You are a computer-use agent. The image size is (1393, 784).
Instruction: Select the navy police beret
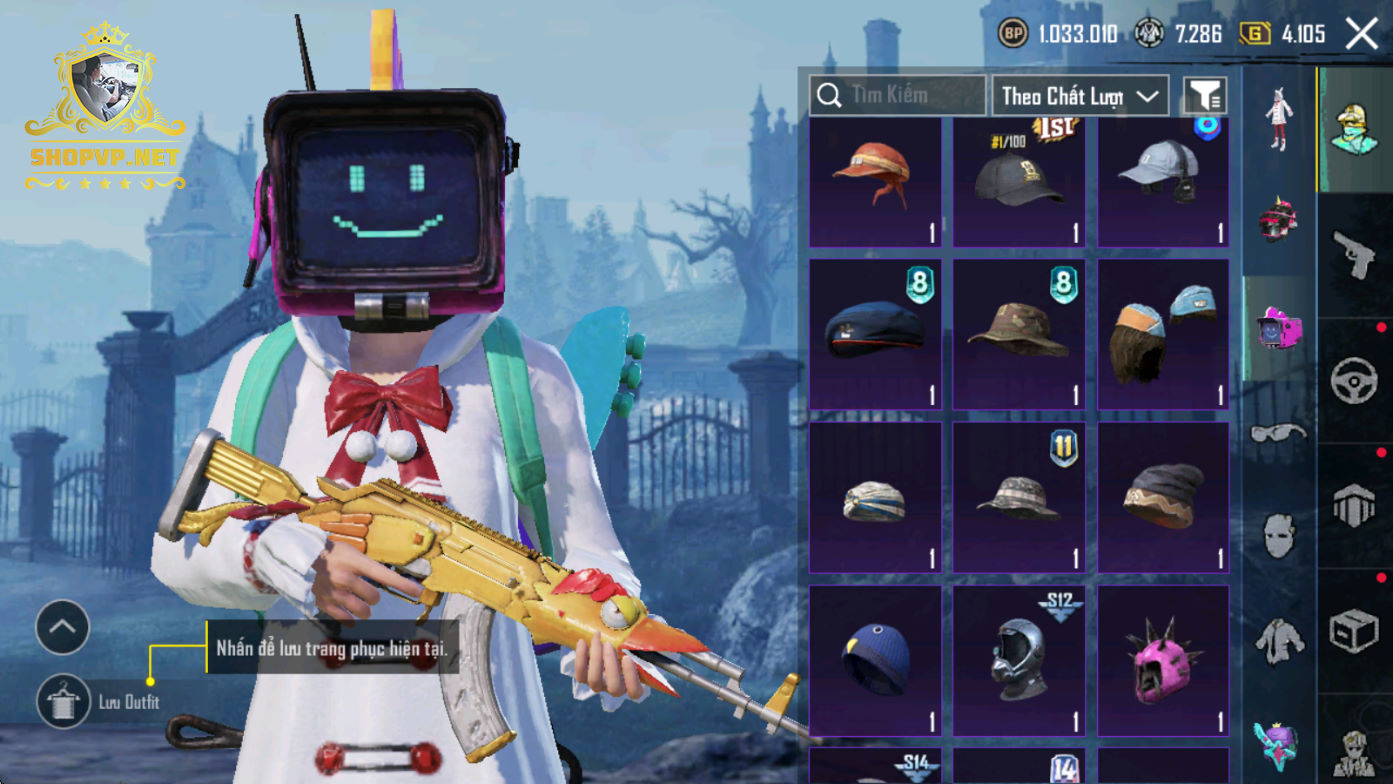point(875,334)
